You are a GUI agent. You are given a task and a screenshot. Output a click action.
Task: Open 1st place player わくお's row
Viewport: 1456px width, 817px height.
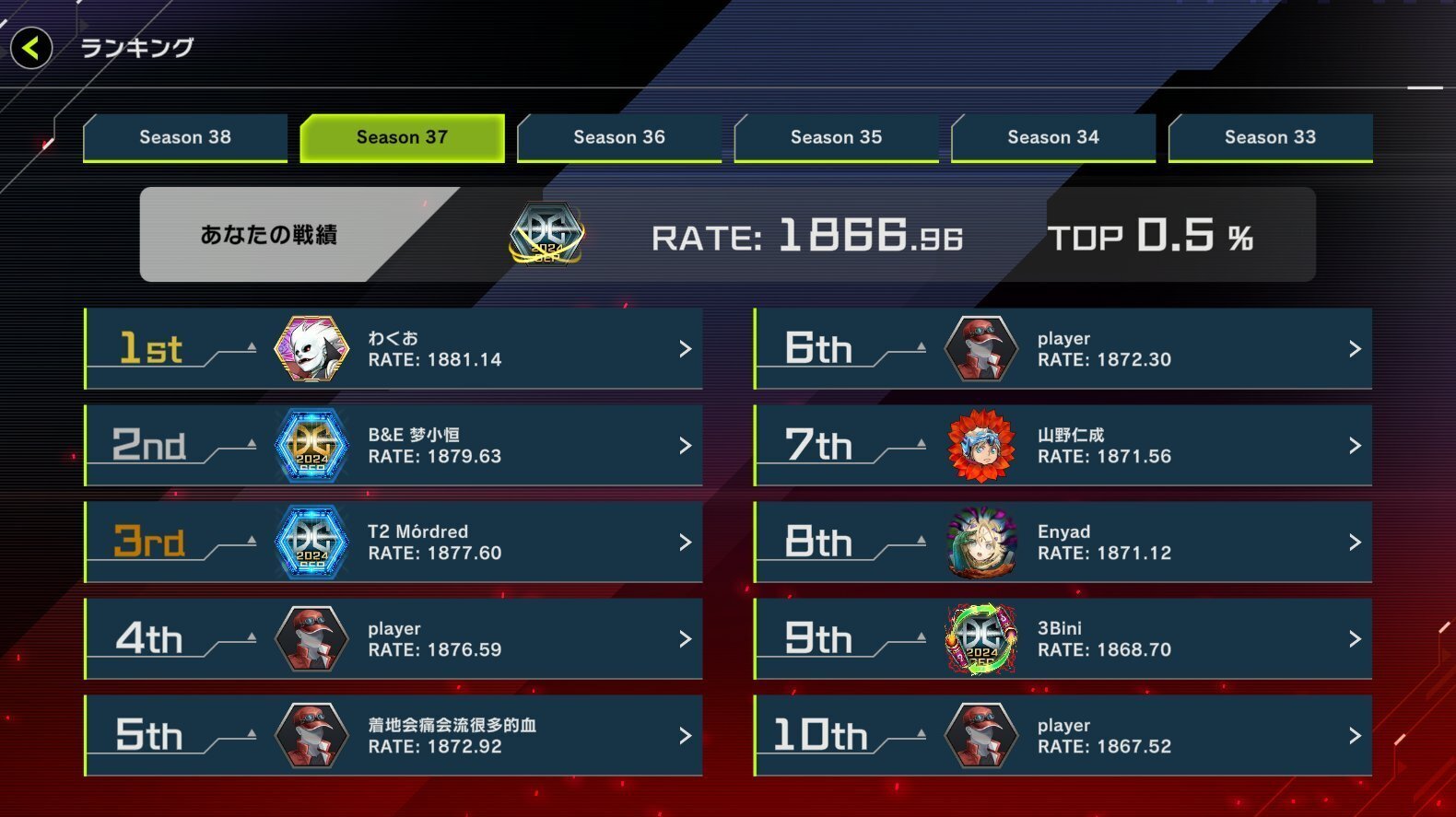[x=393, y=349]
